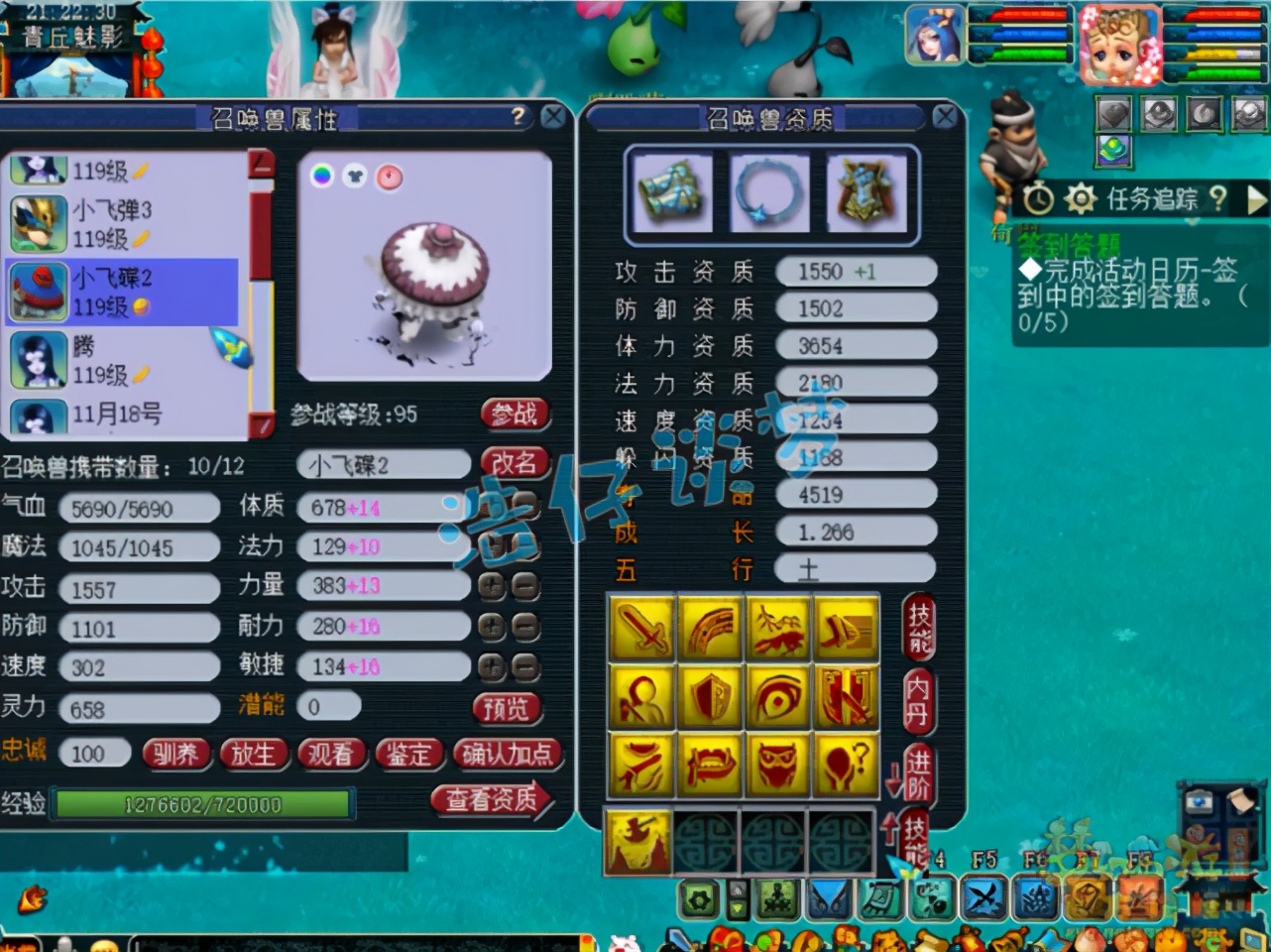Close the 召唤兽属性 window
This screenshot has height=952, width=1271.
(553, 118)
